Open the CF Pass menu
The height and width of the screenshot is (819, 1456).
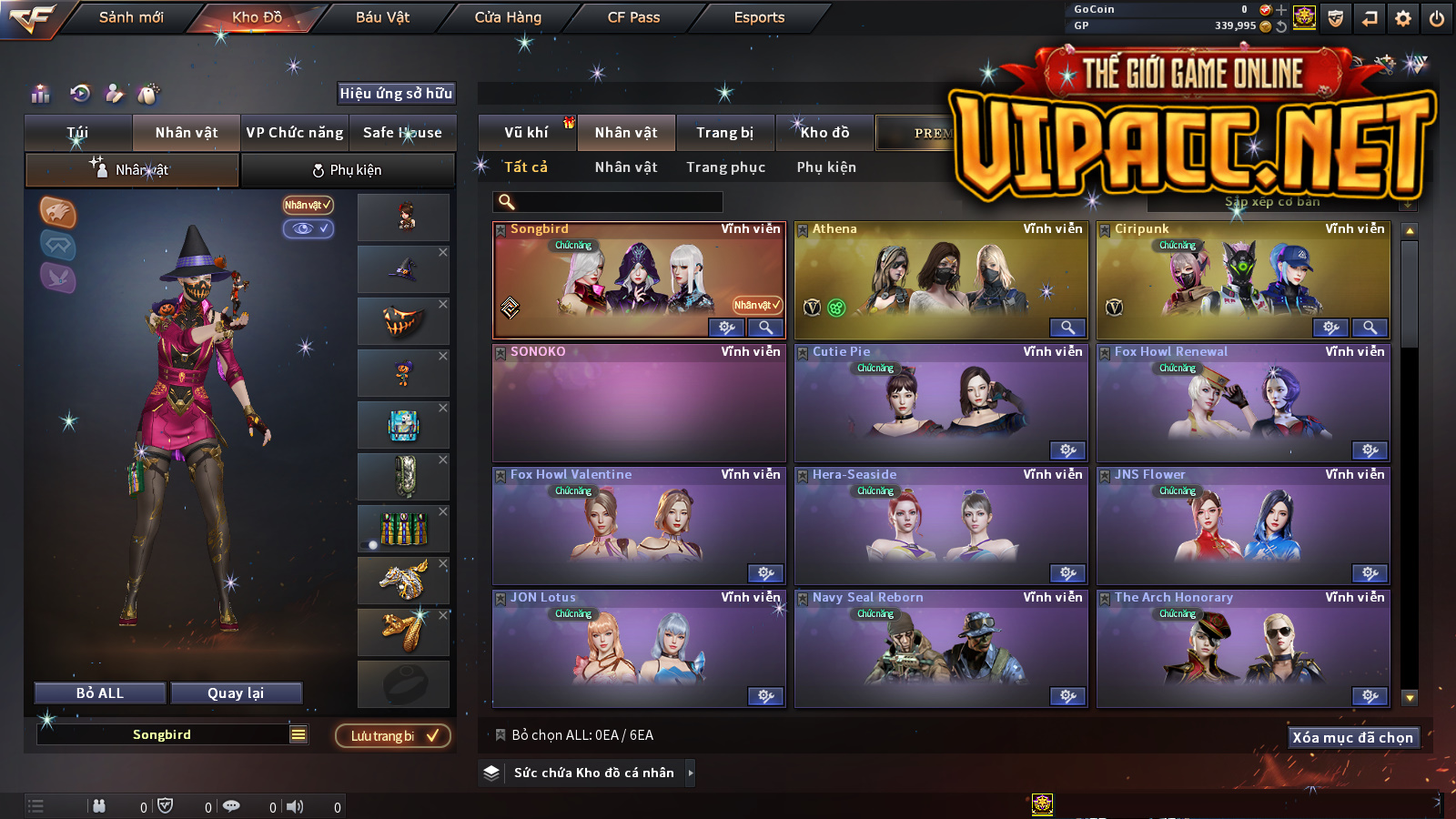(x=633, y=17)
